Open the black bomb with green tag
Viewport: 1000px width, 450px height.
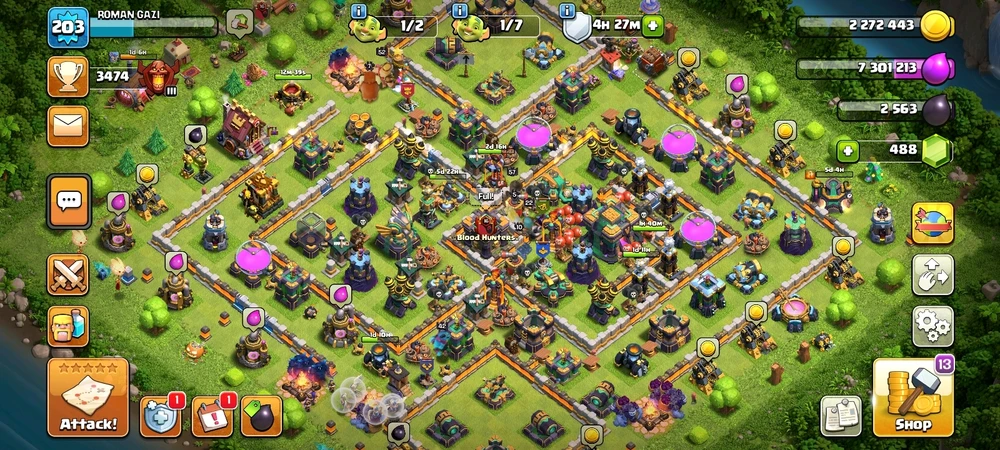[260, 415]
